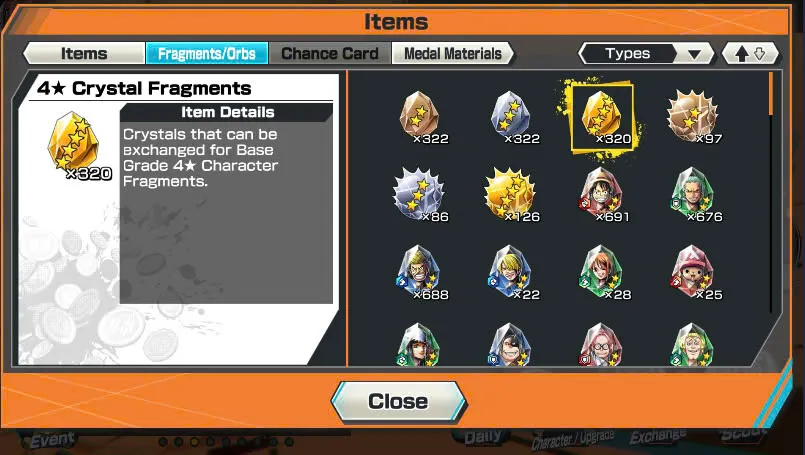
Task: Click the item list scrollbar
Action: tap(770, 200)
